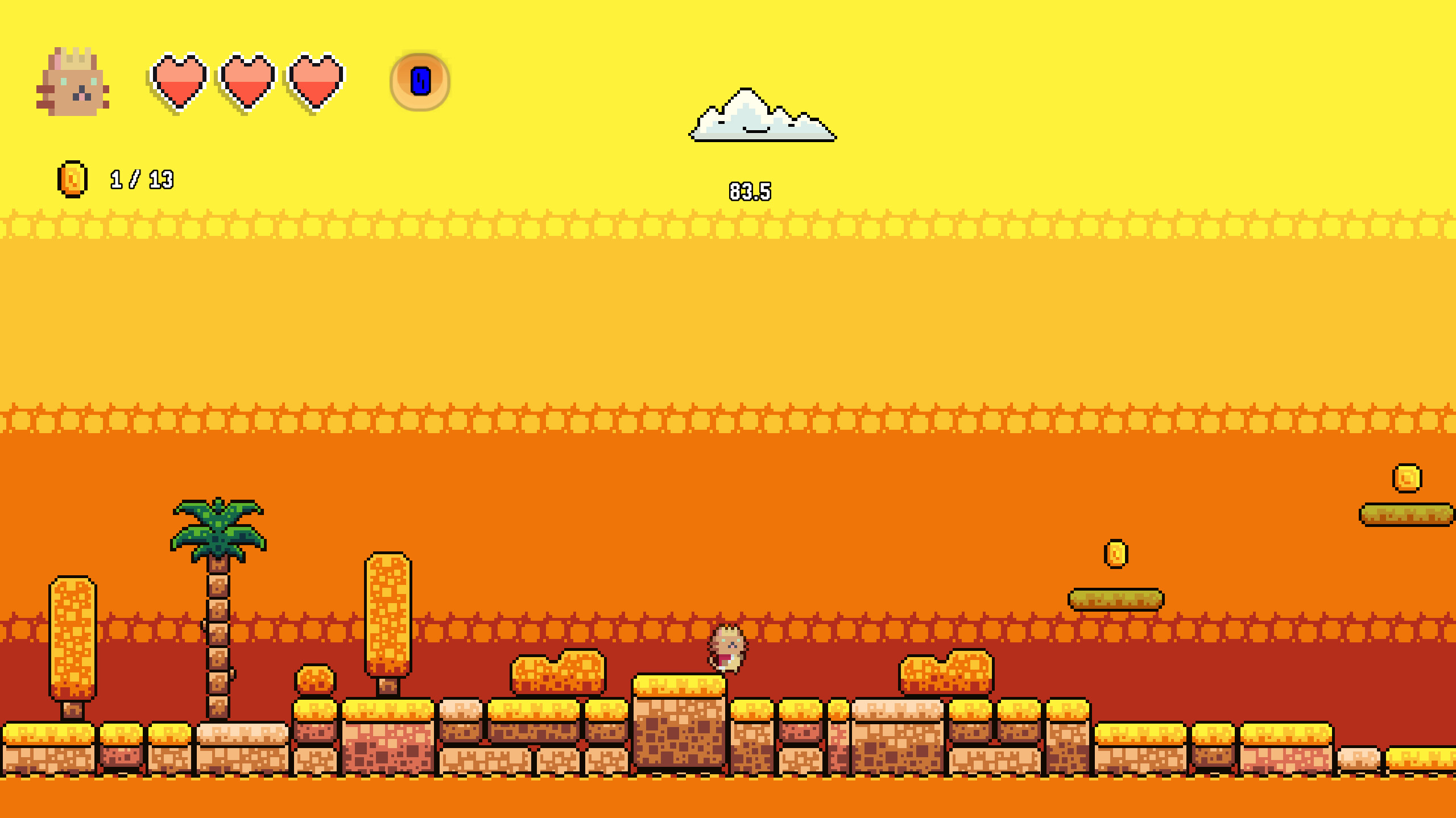Select the coin icon next to the counter
1456x818 pixels.
coord(71,178)
